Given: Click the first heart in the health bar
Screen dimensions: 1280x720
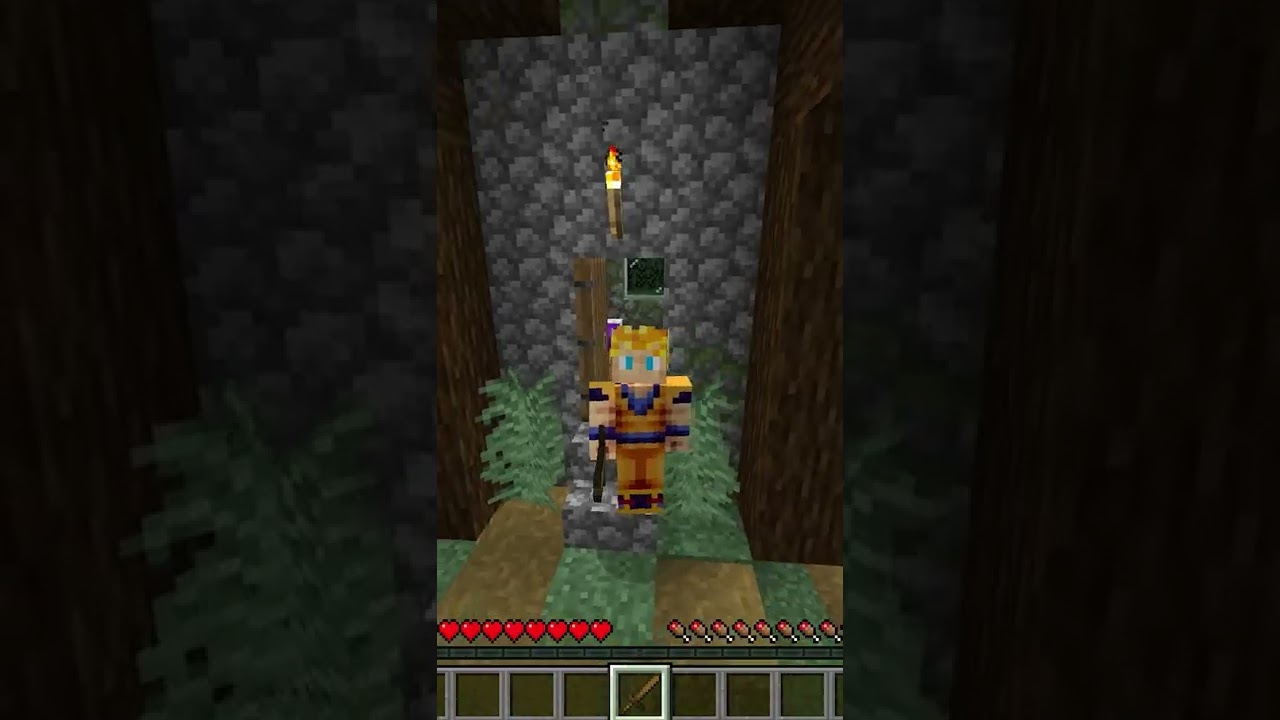Looking at the screenshot, I should (x=451, y=629).
